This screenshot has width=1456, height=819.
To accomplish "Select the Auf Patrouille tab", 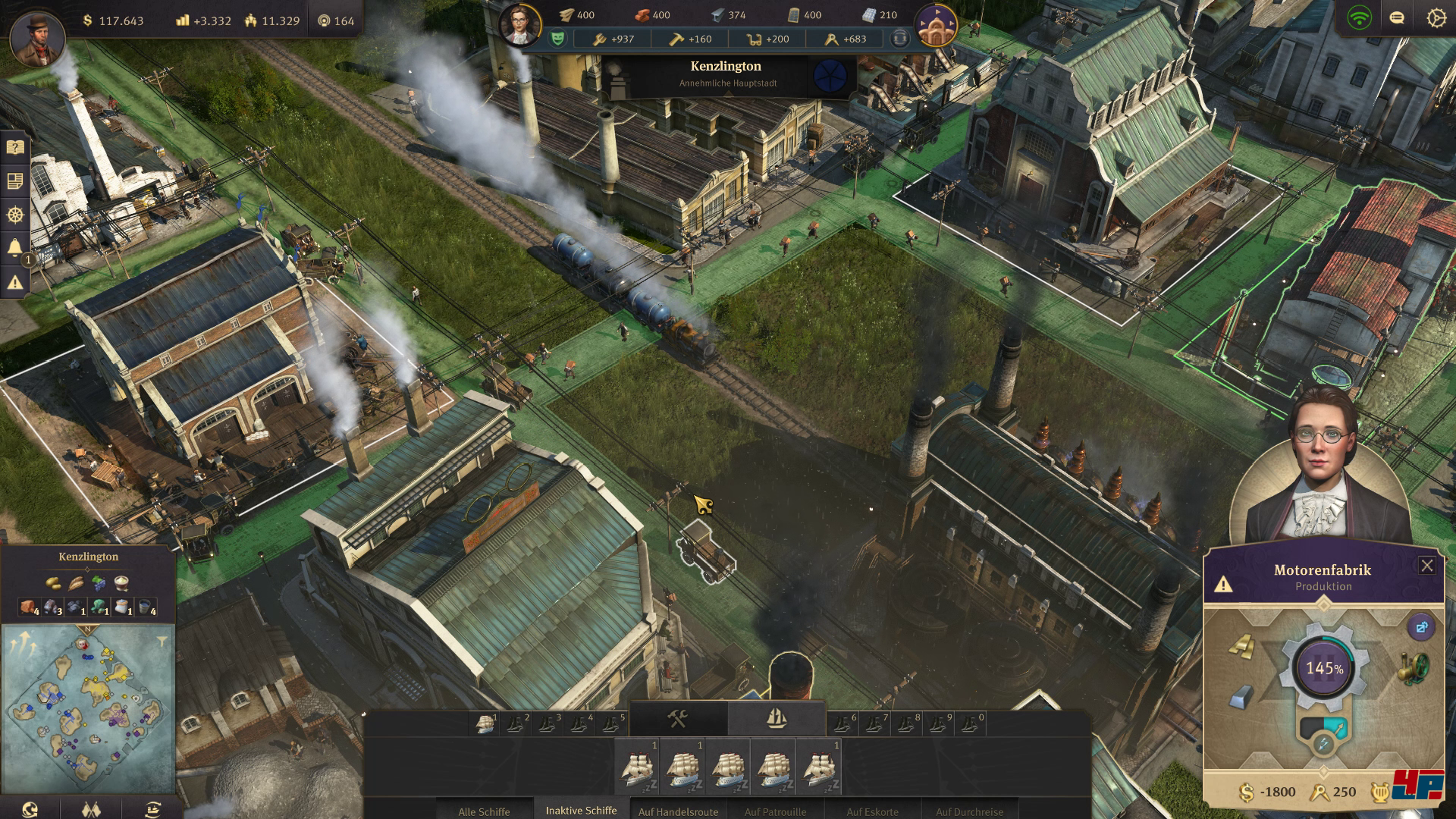I will tap(775, 811).
